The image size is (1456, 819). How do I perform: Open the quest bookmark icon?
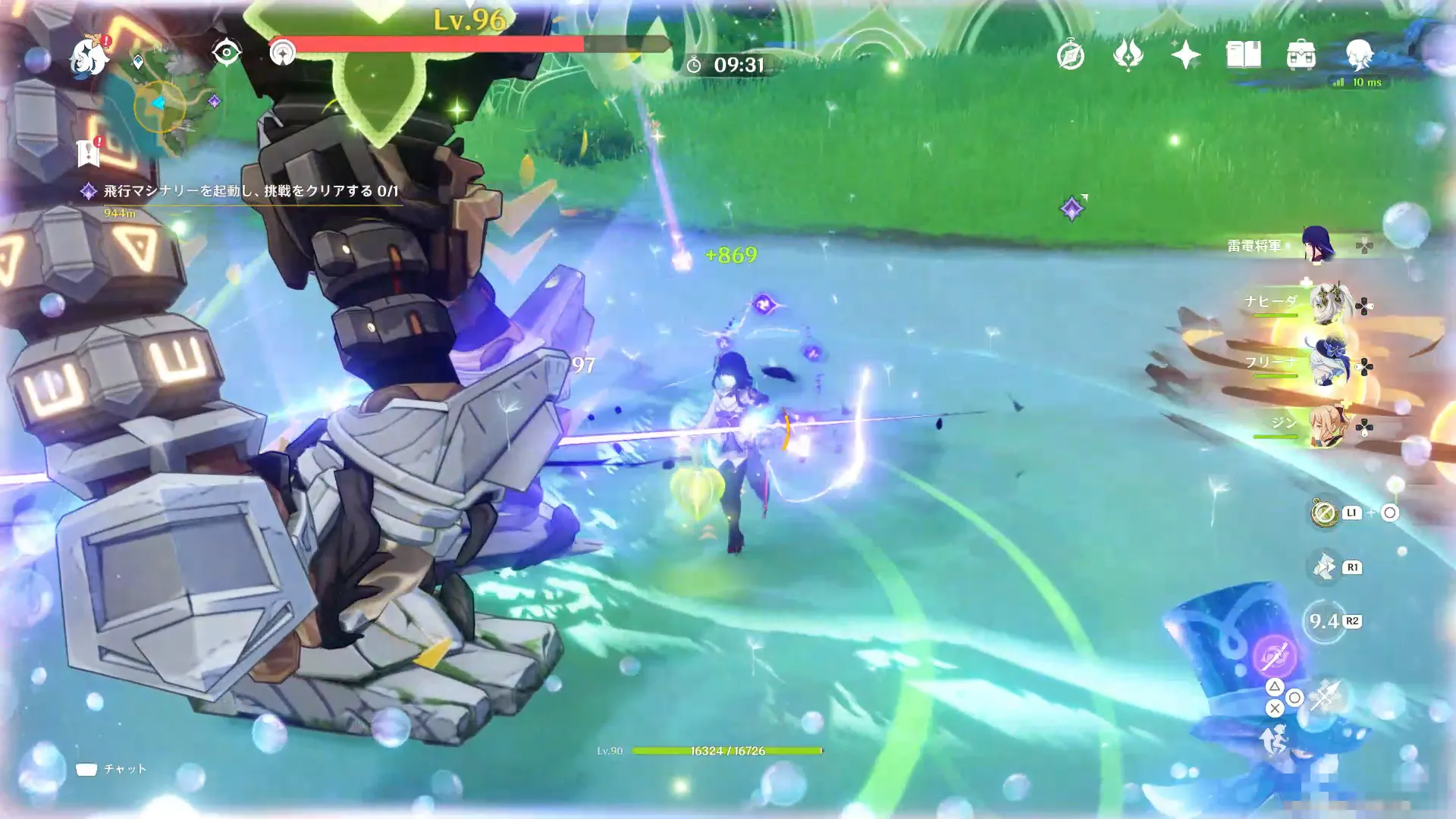(x=89, y=153)
